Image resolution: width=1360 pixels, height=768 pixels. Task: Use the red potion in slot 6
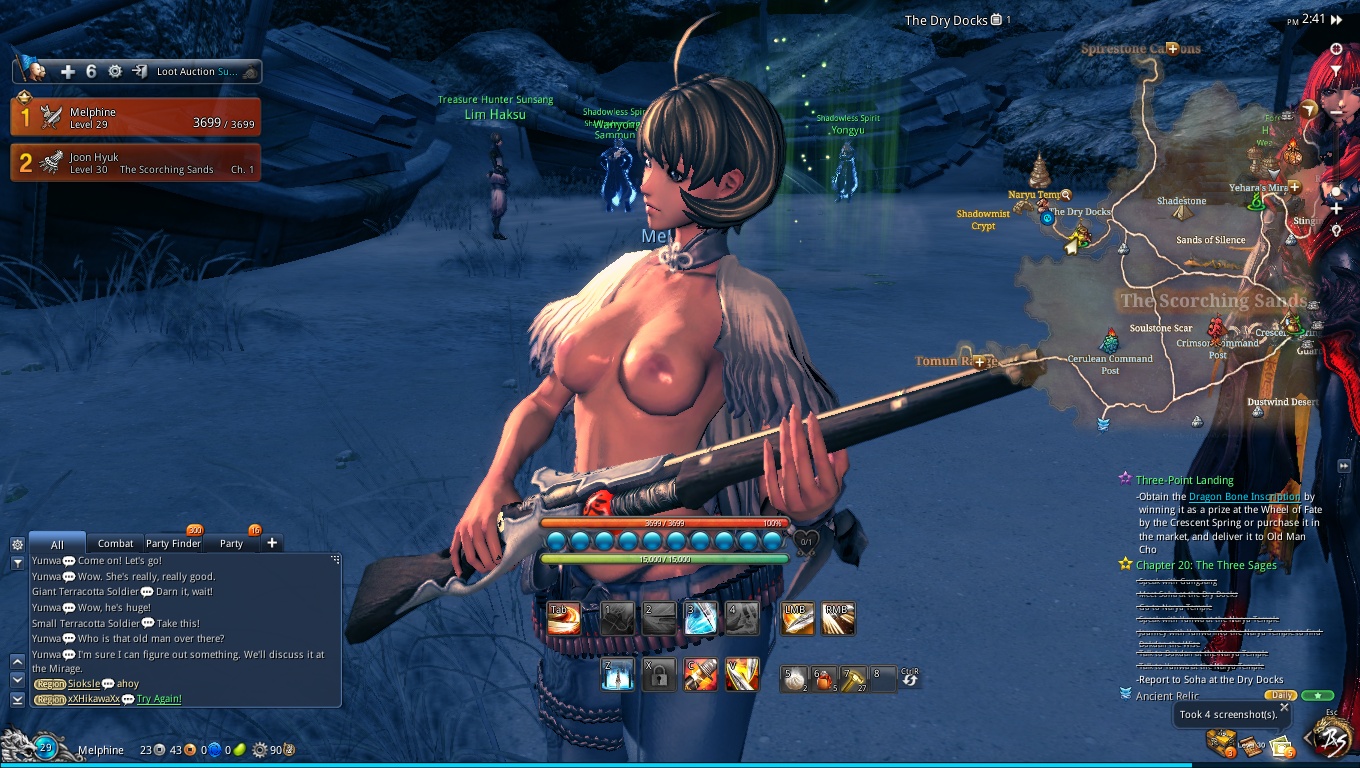(x=823, y=678)
